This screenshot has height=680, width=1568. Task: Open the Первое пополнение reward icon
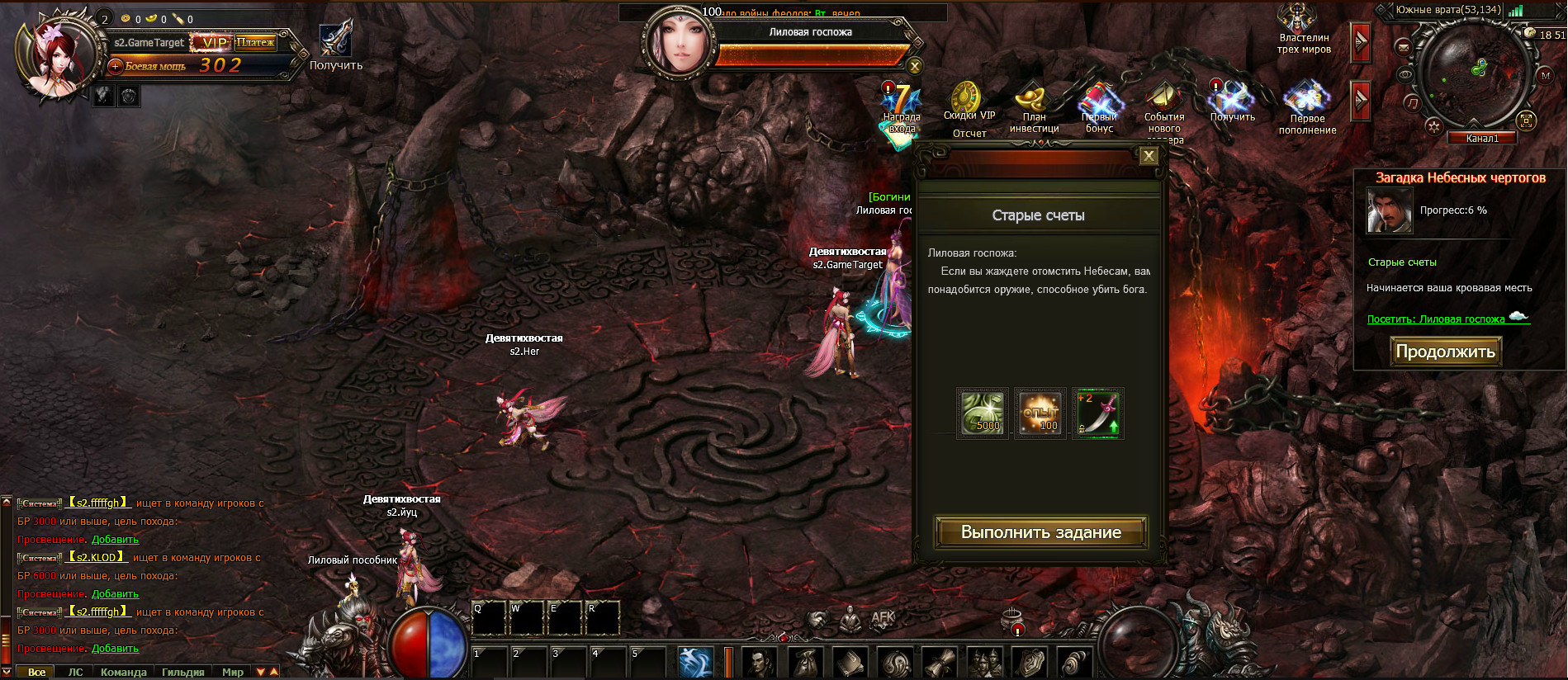click(x=1306, y=98)
